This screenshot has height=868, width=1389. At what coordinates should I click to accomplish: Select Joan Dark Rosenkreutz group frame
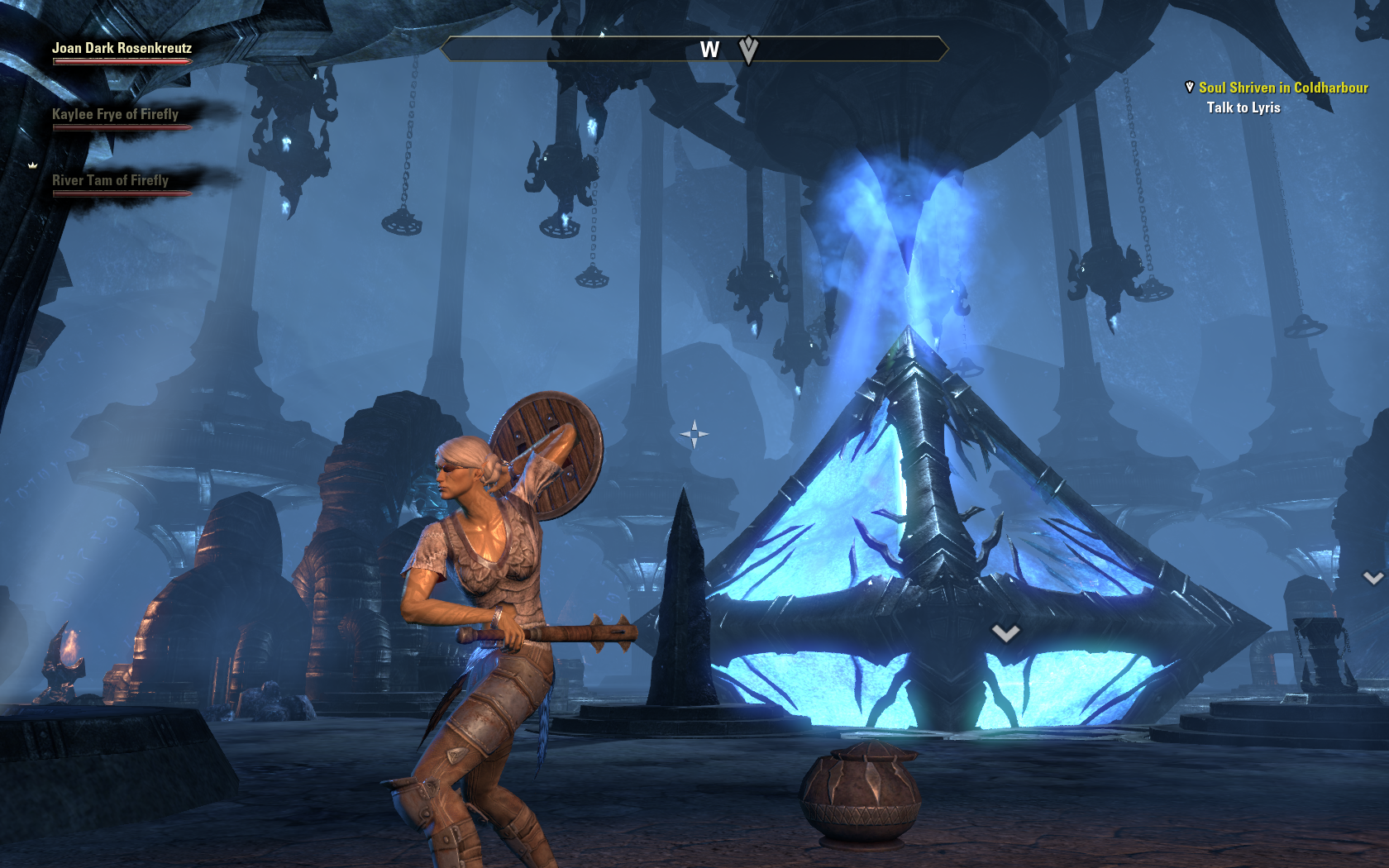(x=122, y=49)
